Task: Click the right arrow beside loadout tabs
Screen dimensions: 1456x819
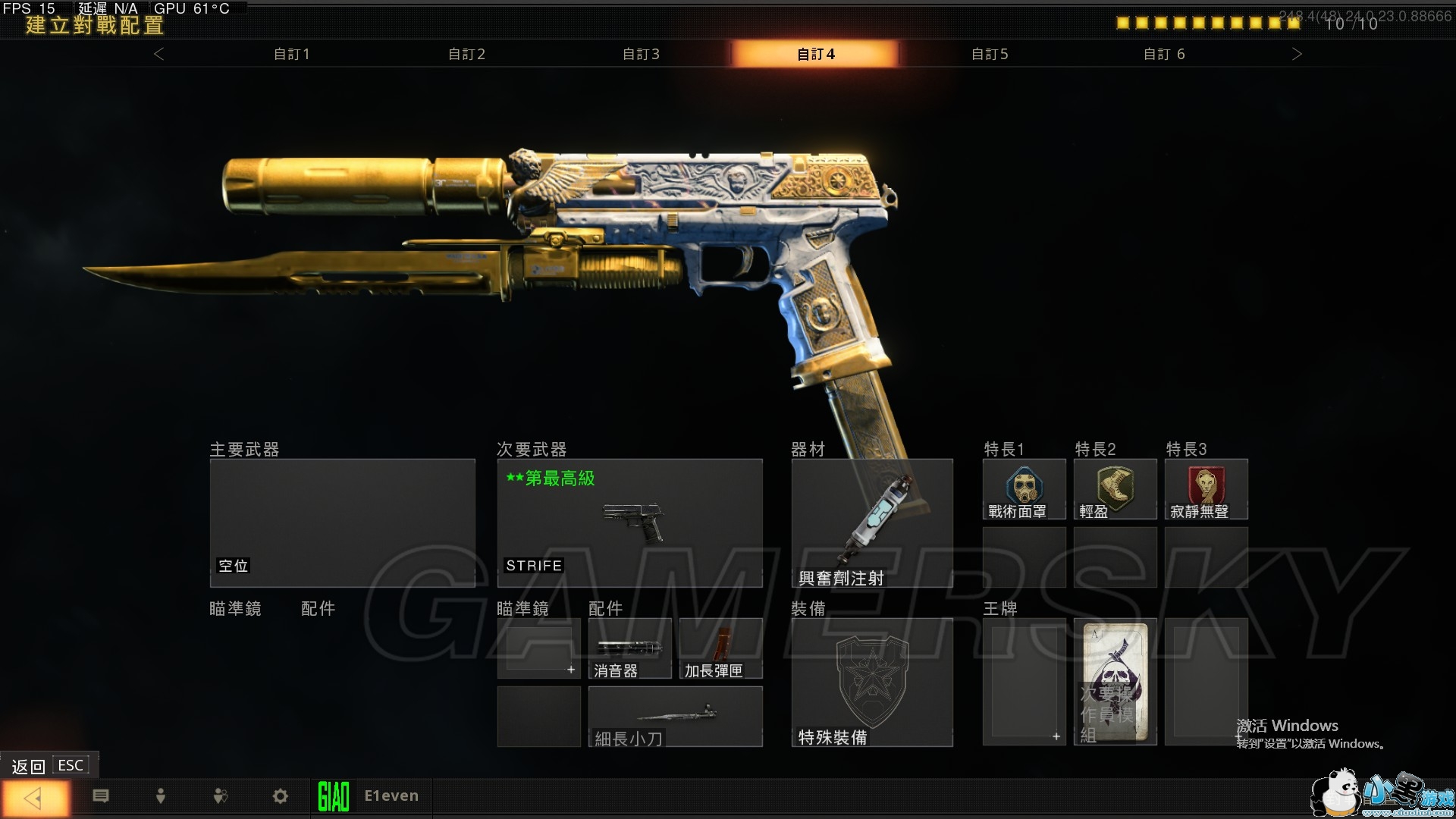Action: click(1297, 54)
